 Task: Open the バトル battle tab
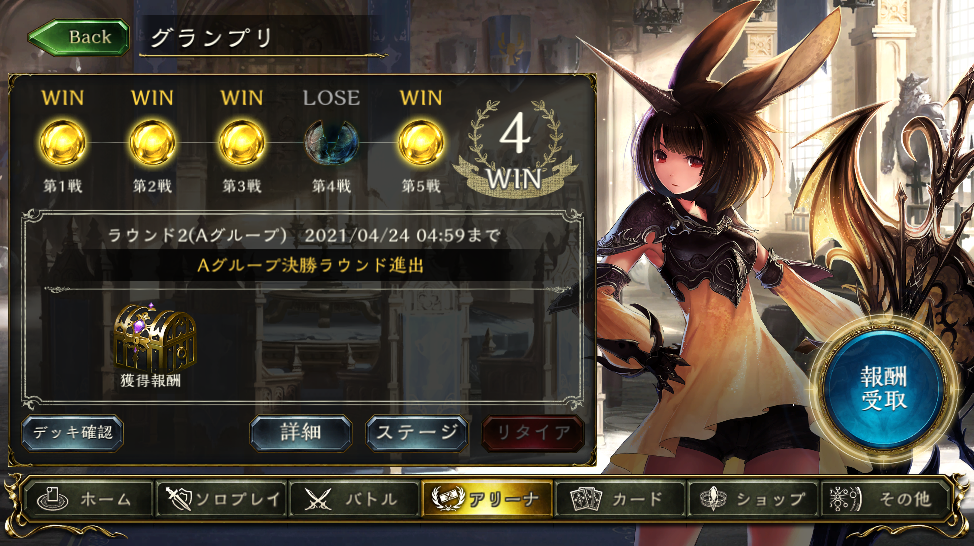pyautogui.click(x=354, y=499)
